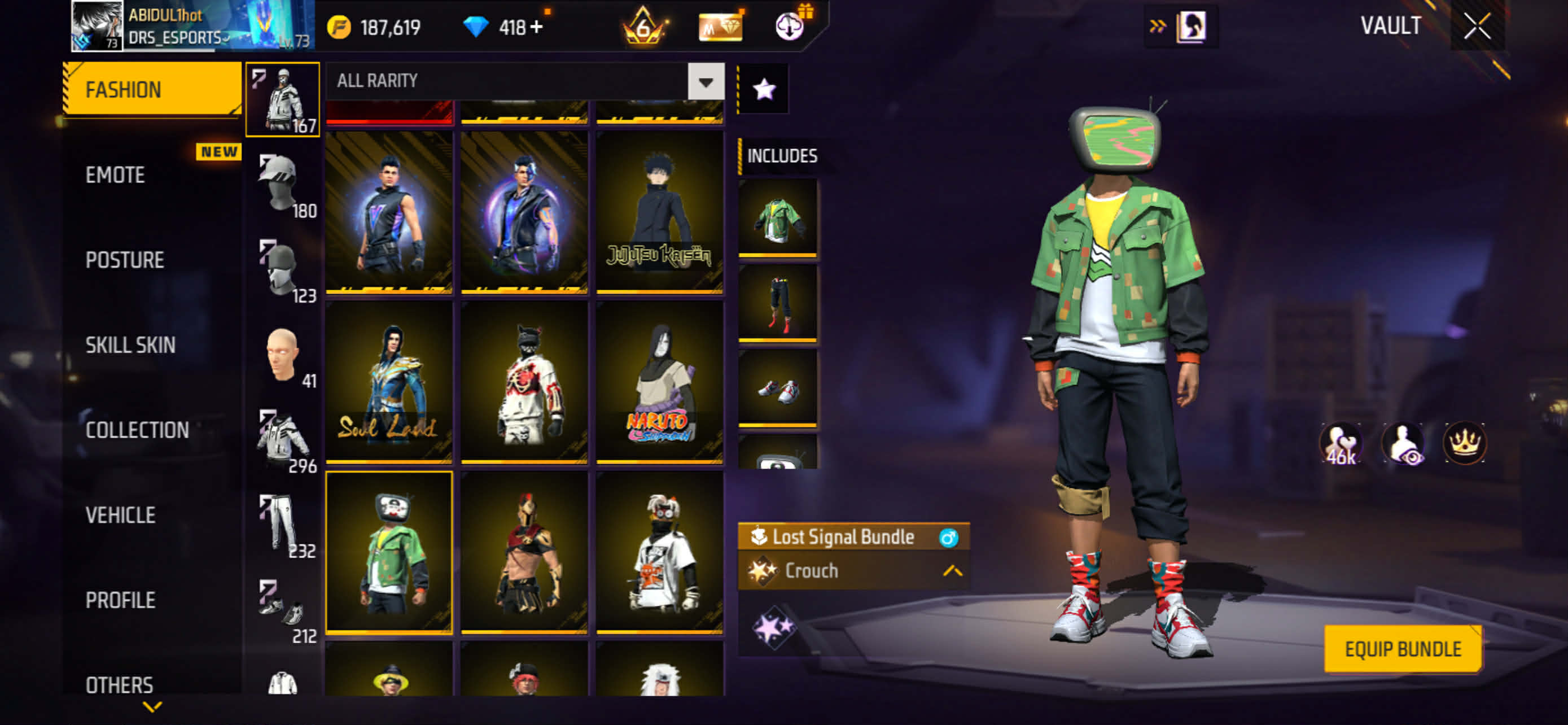Open the player profile avatar

[96, 25]
